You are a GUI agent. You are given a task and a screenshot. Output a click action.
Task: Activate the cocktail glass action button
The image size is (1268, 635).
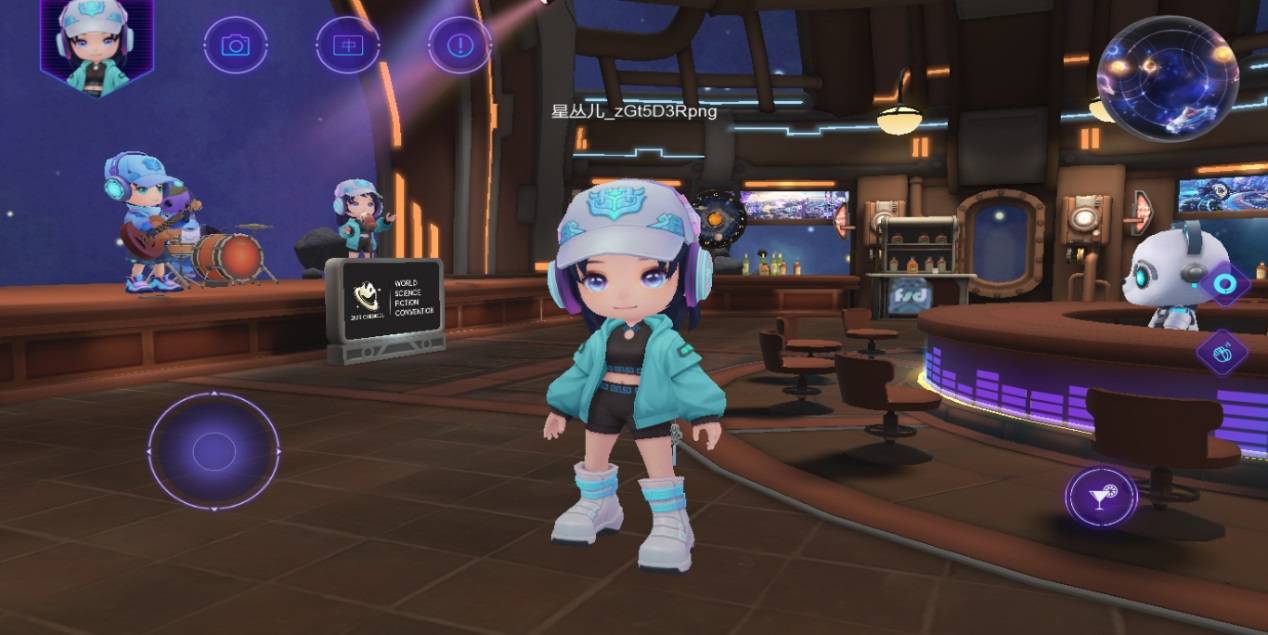1101,497
